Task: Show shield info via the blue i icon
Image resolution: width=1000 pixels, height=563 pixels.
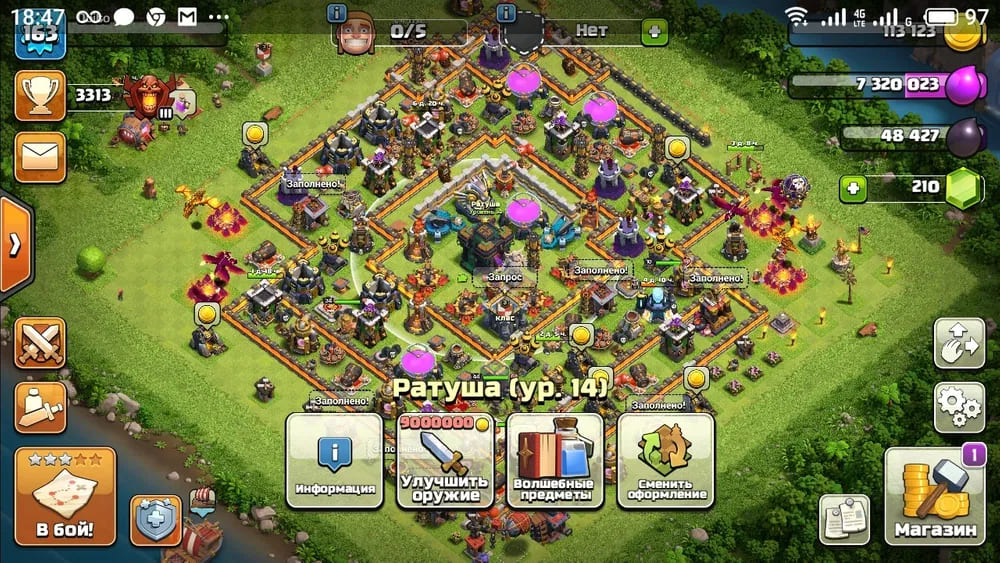Action: pyautogui.click(x=506, y=14)
